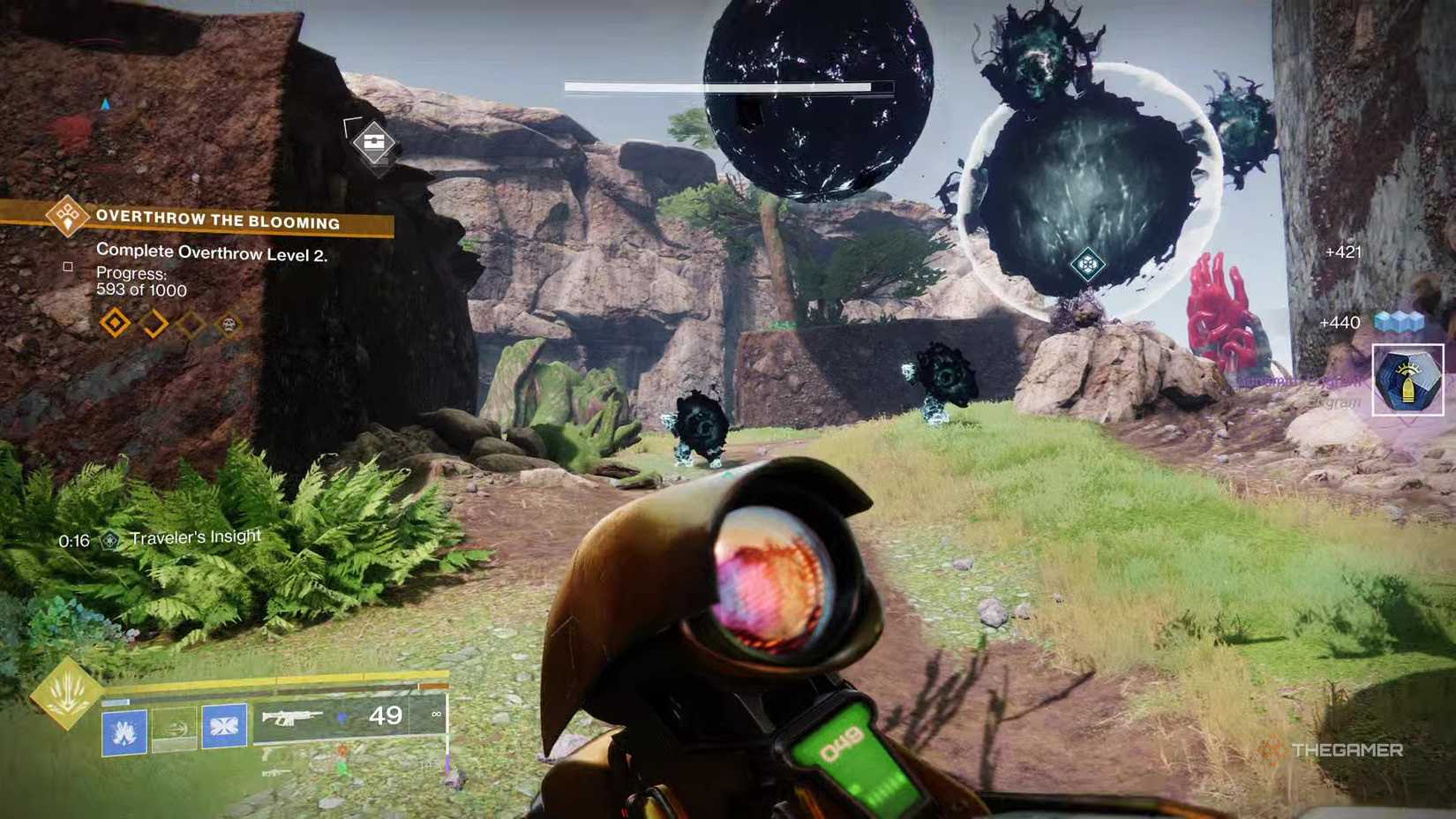Select the equipped auto rifle weapon icon

pyautogui.click(x=294, y=717)
